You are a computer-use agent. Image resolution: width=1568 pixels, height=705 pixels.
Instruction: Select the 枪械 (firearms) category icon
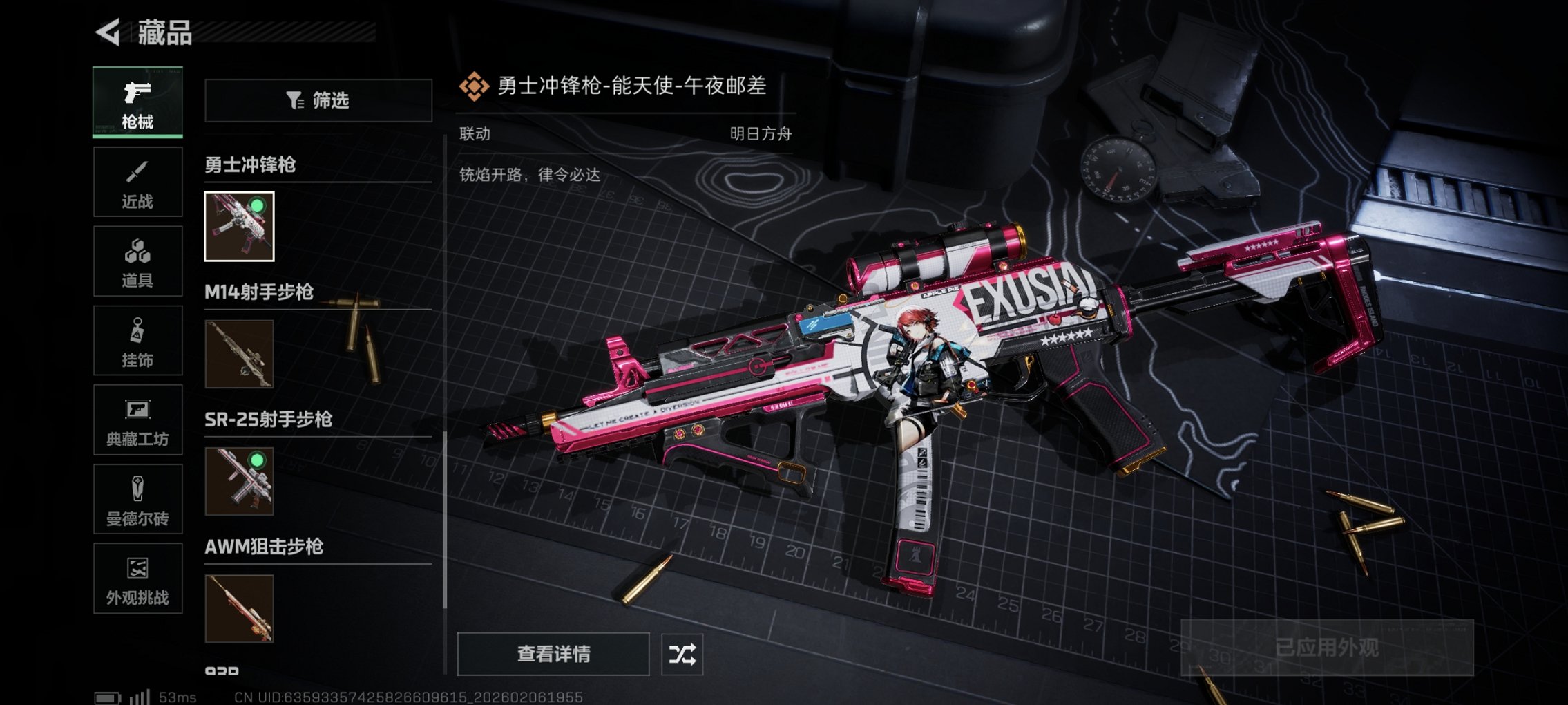137,102
